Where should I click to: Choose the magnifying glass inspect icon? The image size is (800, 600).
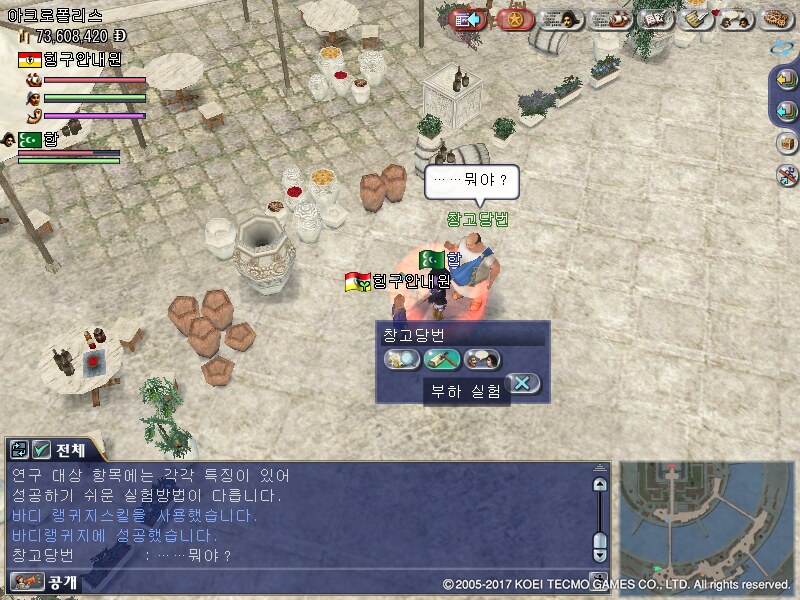pos(402,359)
